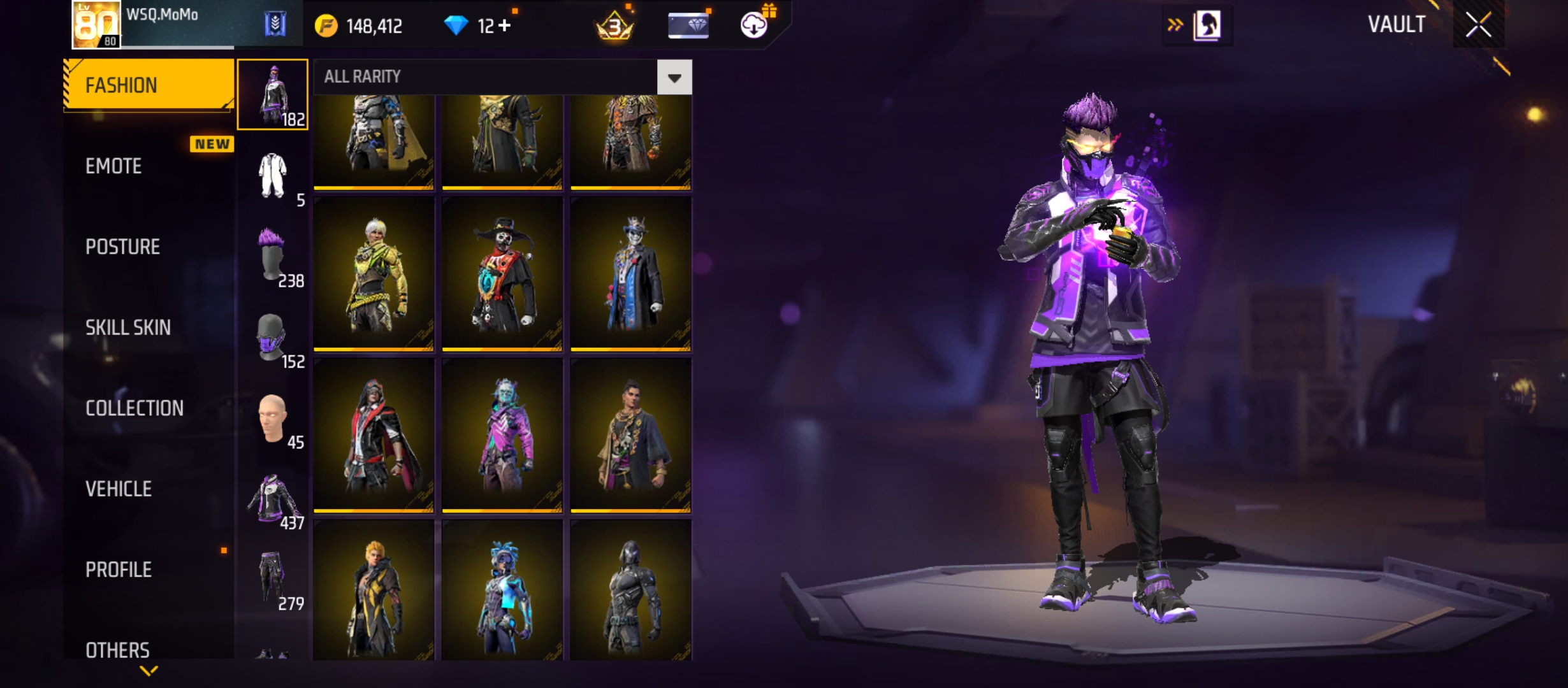Open the download cloud gift icon
Screen dimensions: 1568x688
[x=755, y=25]
